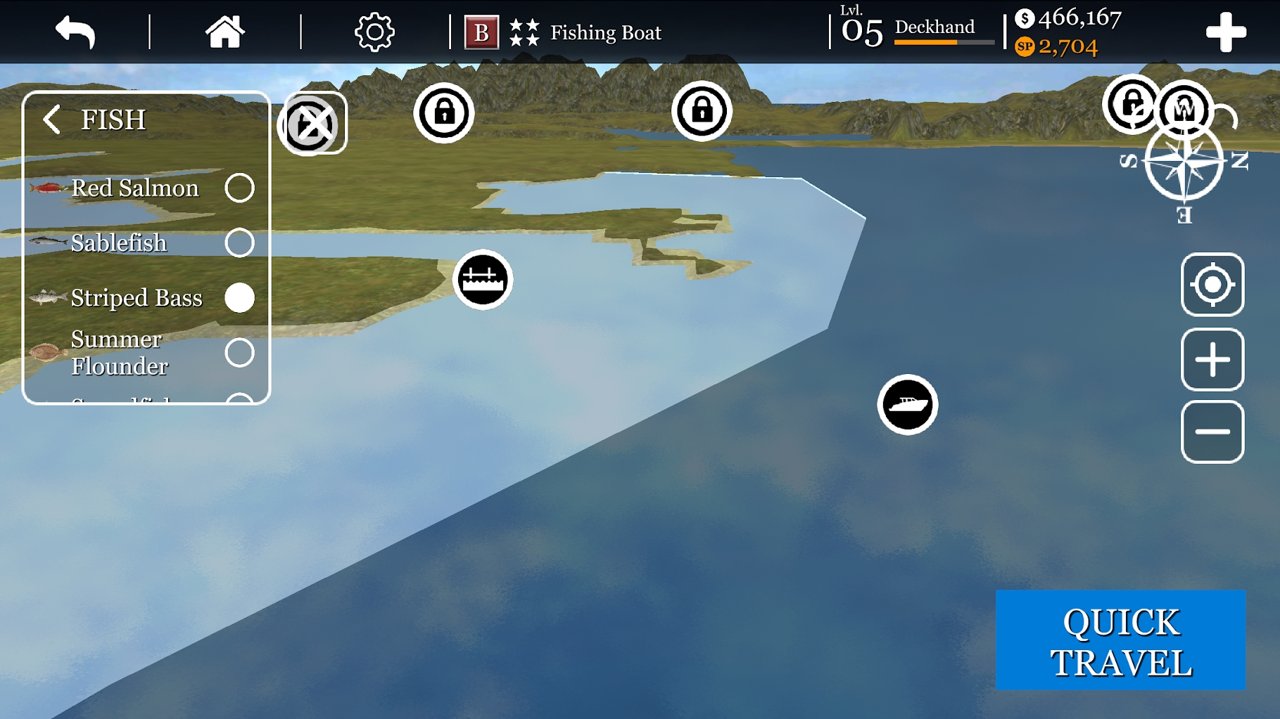Choose Striped Bass in the fish list

coord(239,298)
